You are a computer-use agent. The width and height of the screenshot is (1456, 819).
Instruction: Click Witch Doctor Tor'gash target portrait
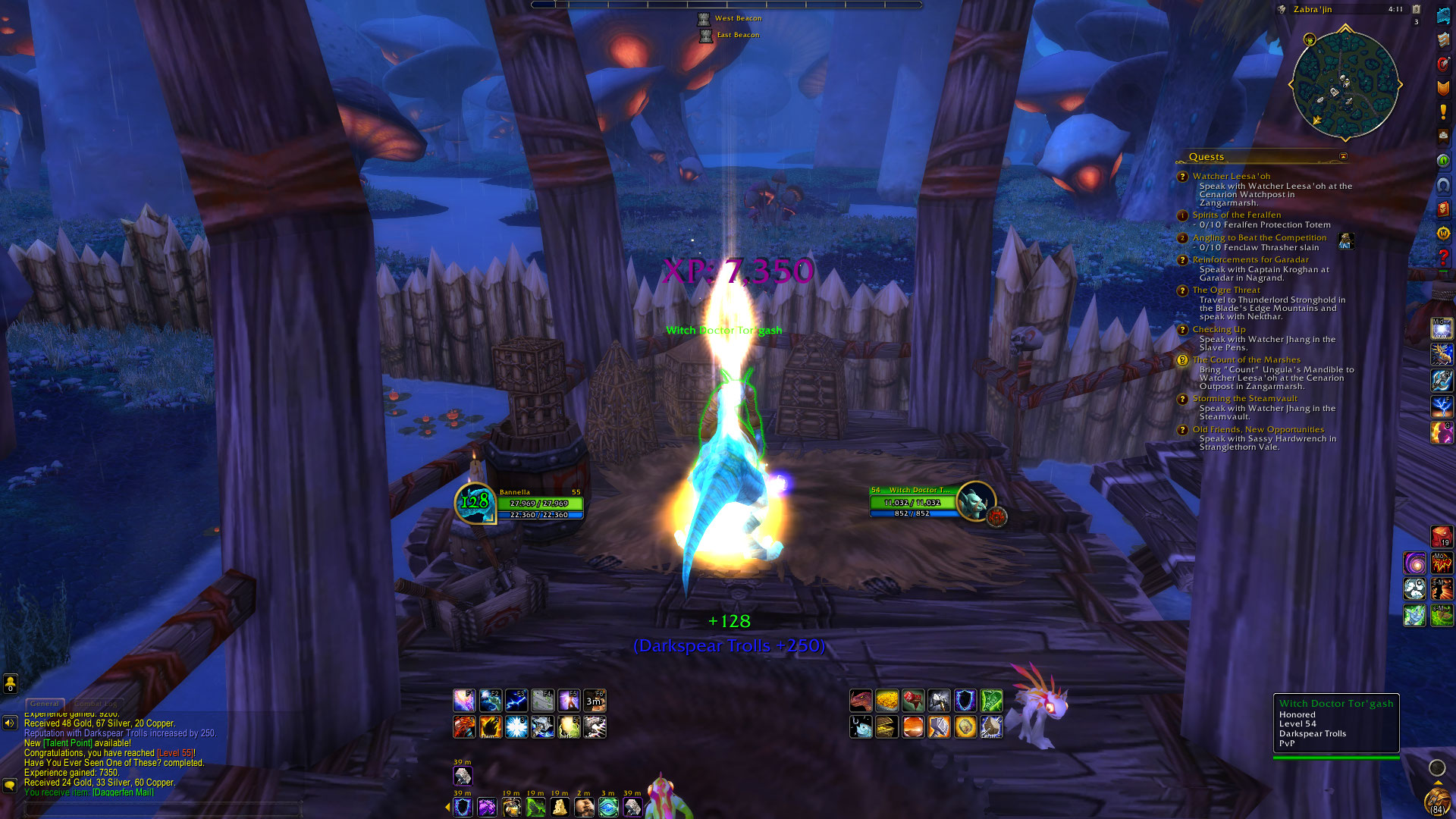tap(974, 501)
